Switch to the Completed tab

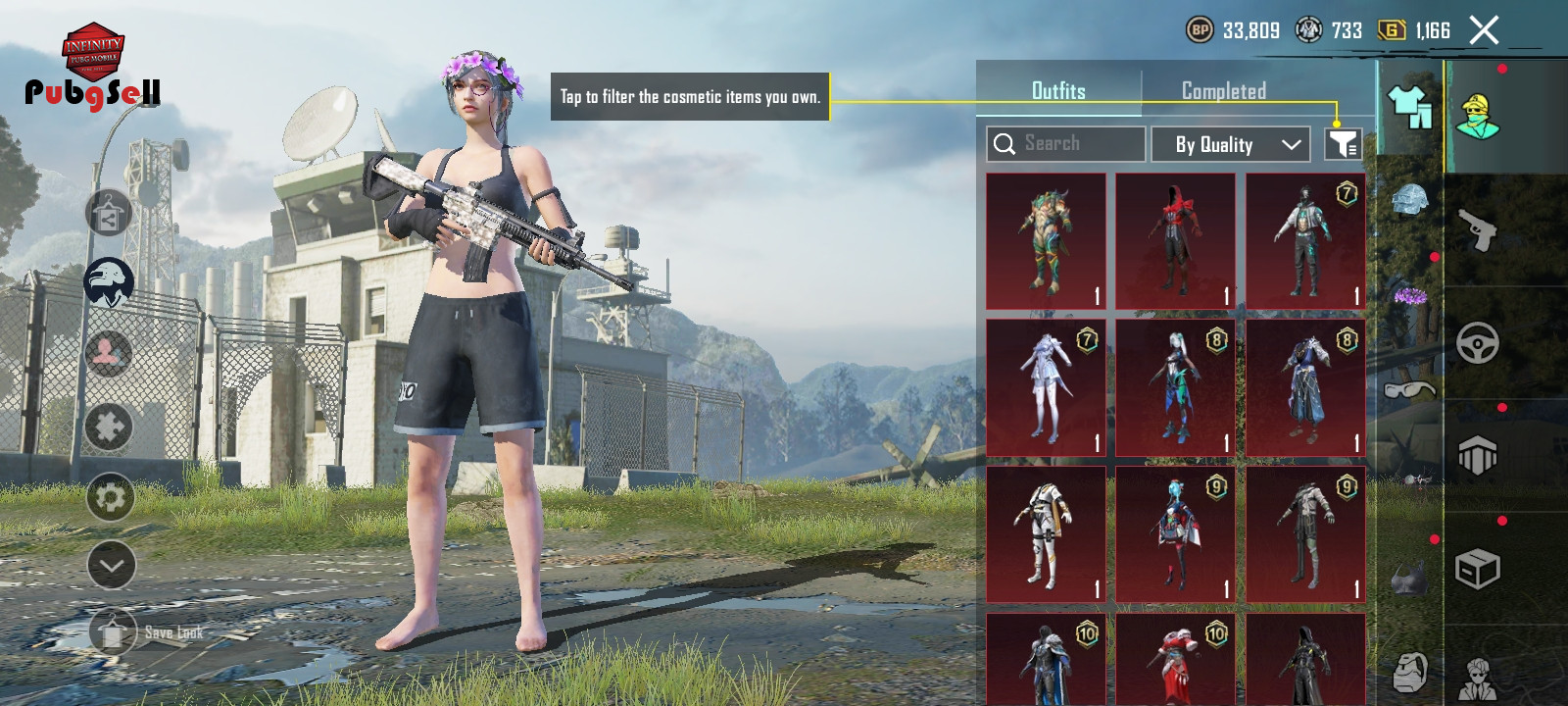point(1223,91)
